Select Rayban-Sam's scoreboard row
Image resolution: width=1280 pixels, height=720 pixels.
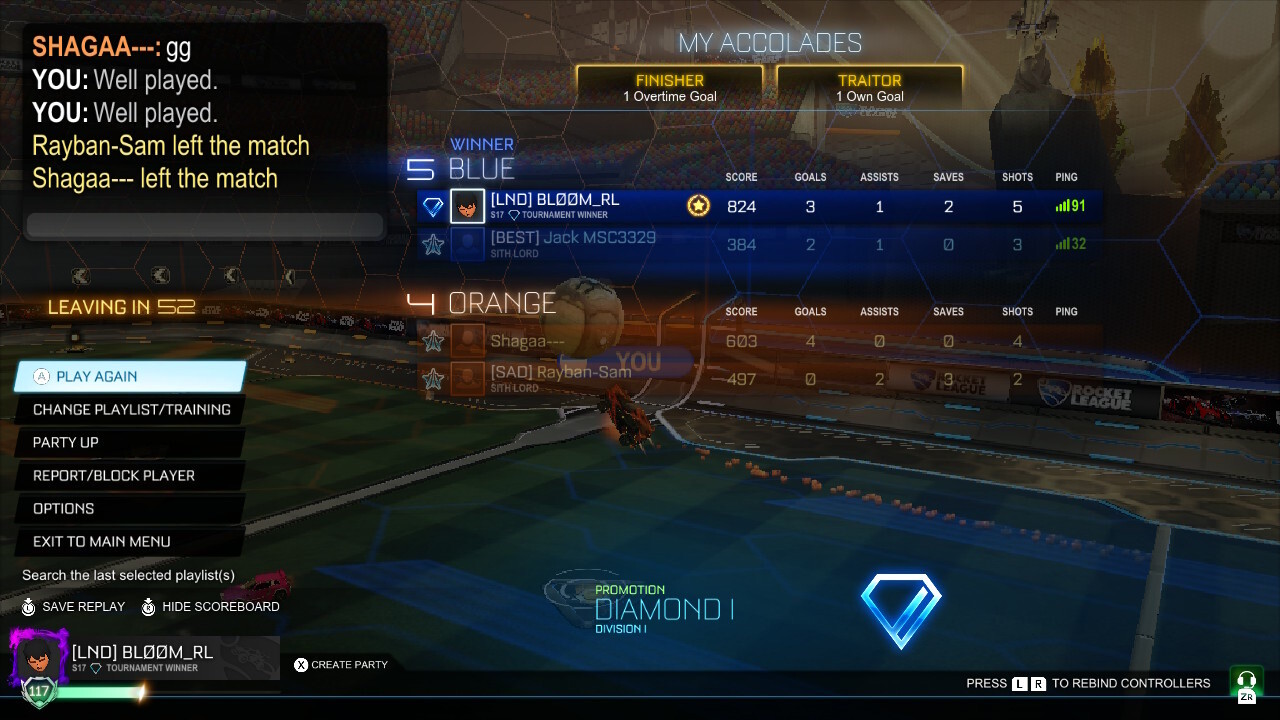tap(760, 379)
